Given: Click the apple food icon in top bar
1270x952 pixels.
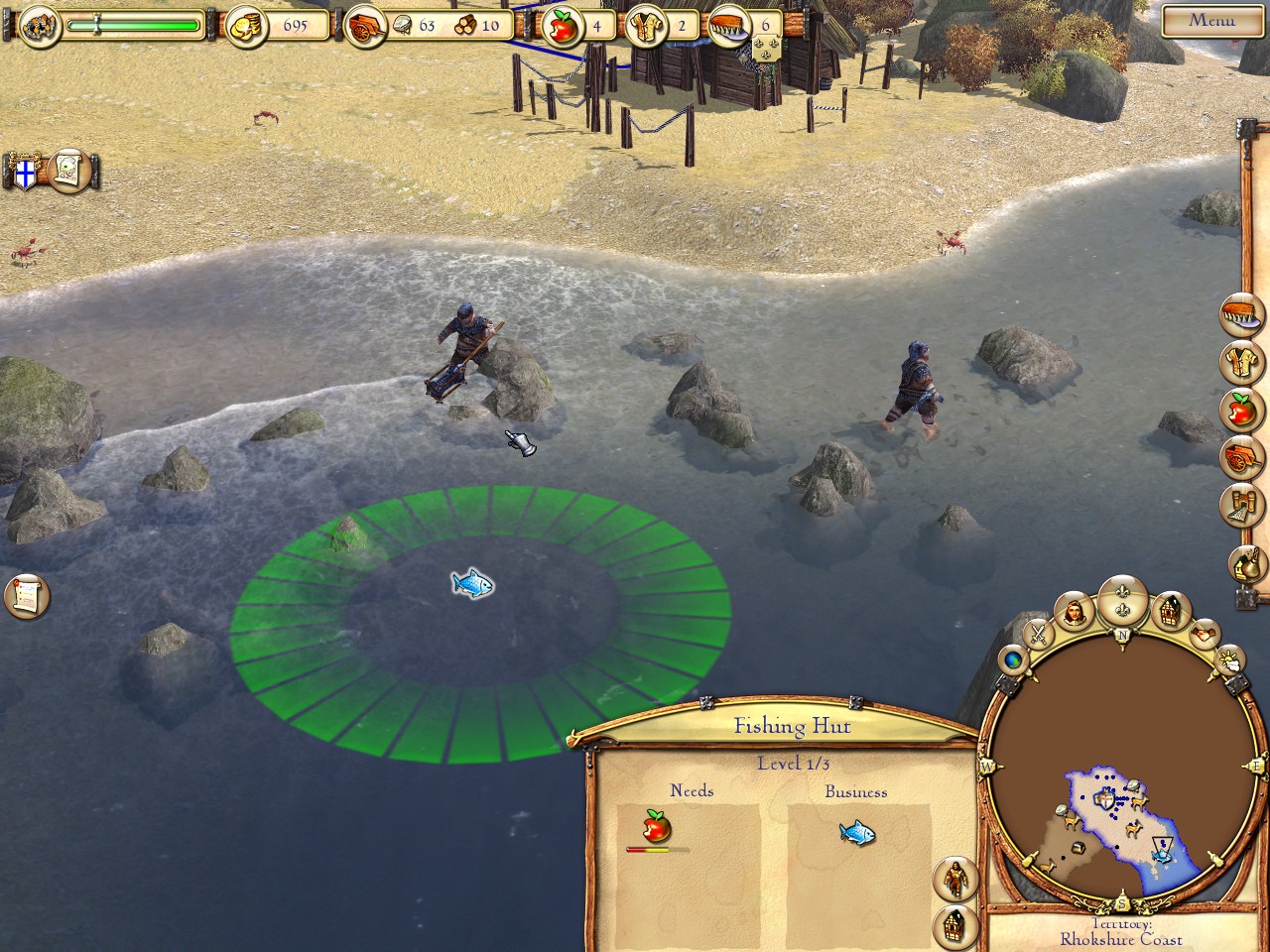Looking at the screenshot, I should [x=564, y=28].
